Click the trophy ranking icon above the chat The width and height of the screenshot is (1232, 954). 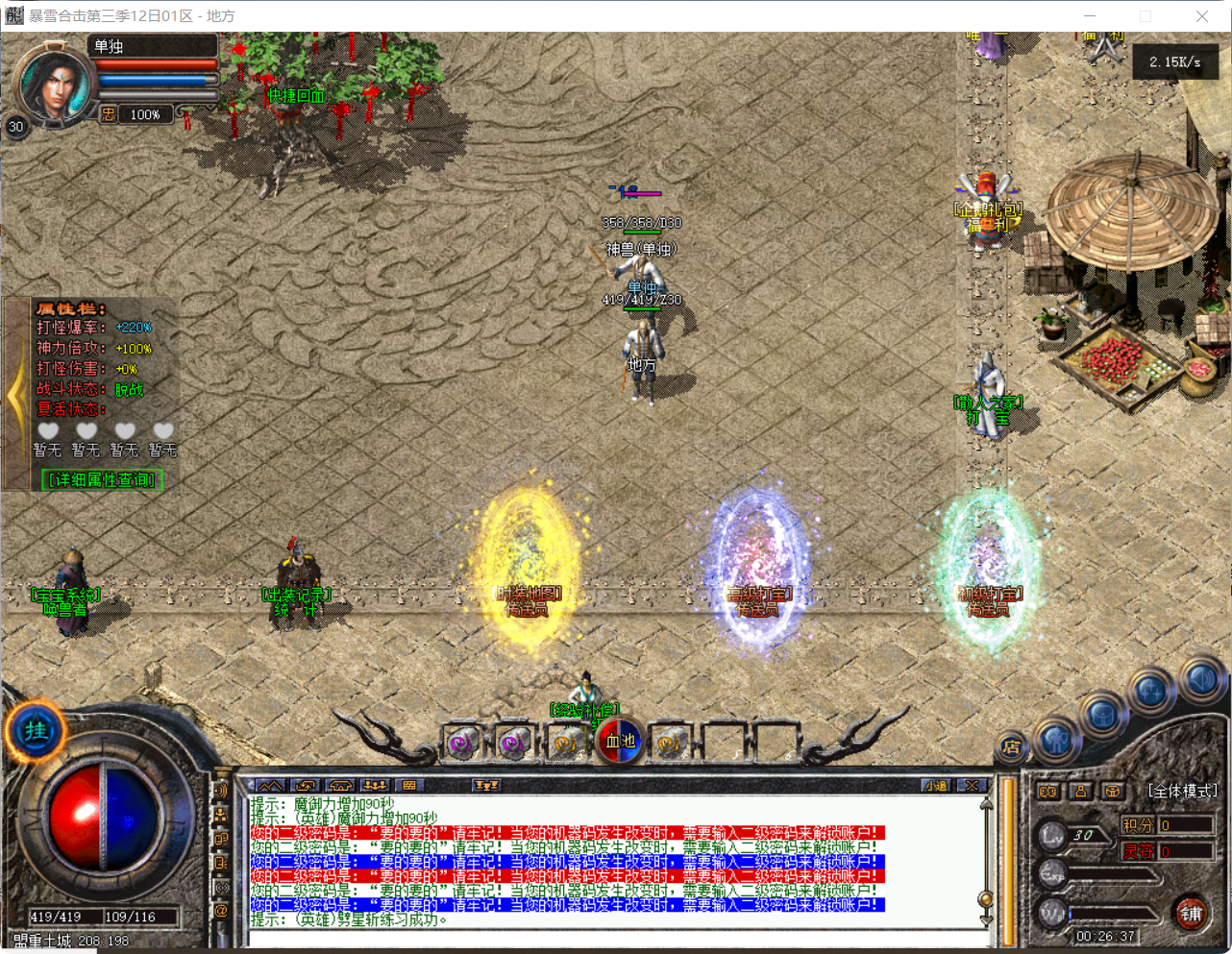[485, 786]
